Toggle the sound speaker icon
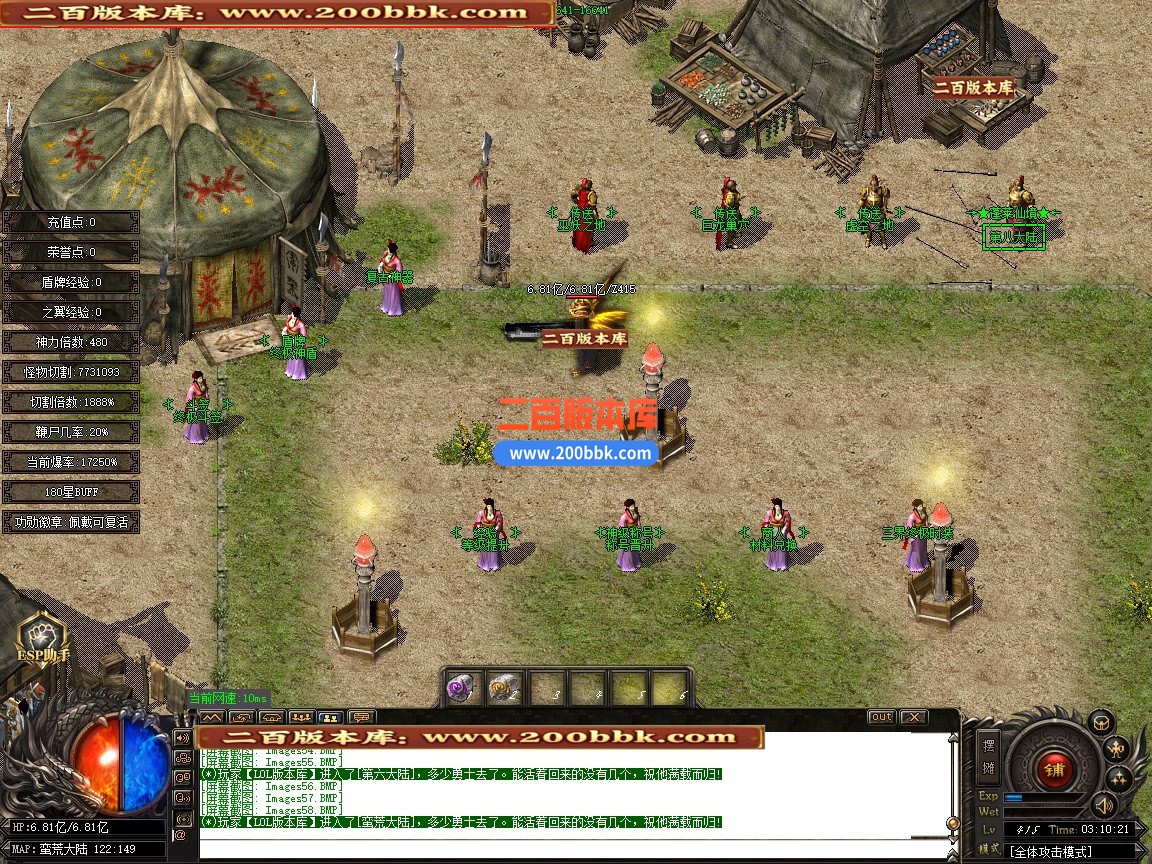 pos(1103,804)
